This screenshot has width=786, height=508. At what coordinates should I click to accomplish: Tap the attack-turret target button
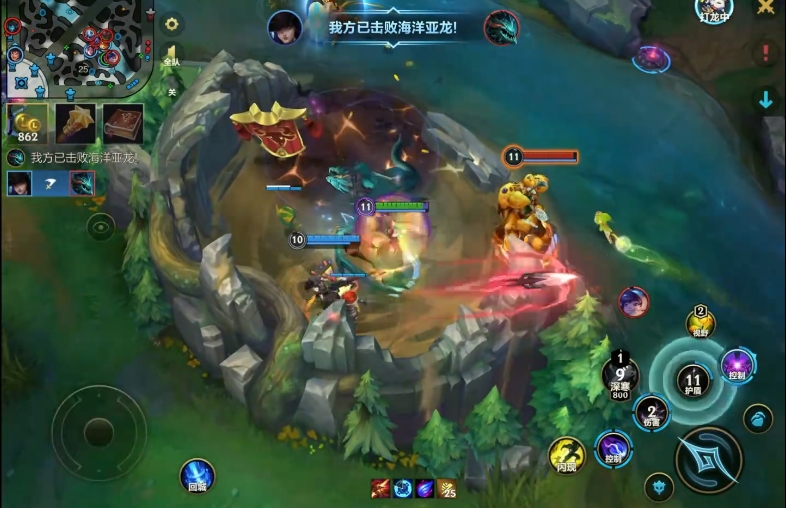tap(758, 418)
